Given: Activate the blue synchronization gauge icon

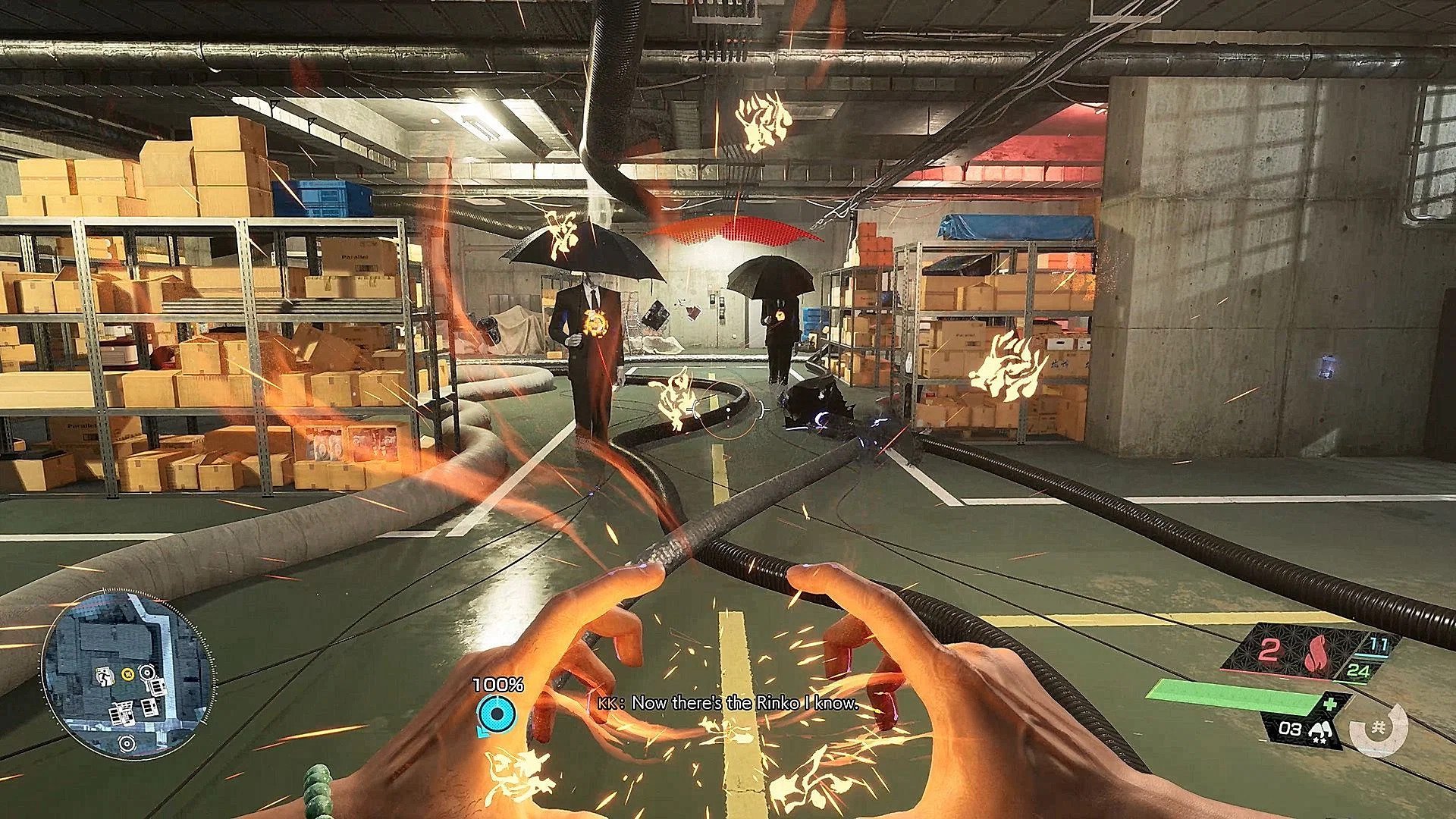Looking at the screenshot, I should pos(497,714).
